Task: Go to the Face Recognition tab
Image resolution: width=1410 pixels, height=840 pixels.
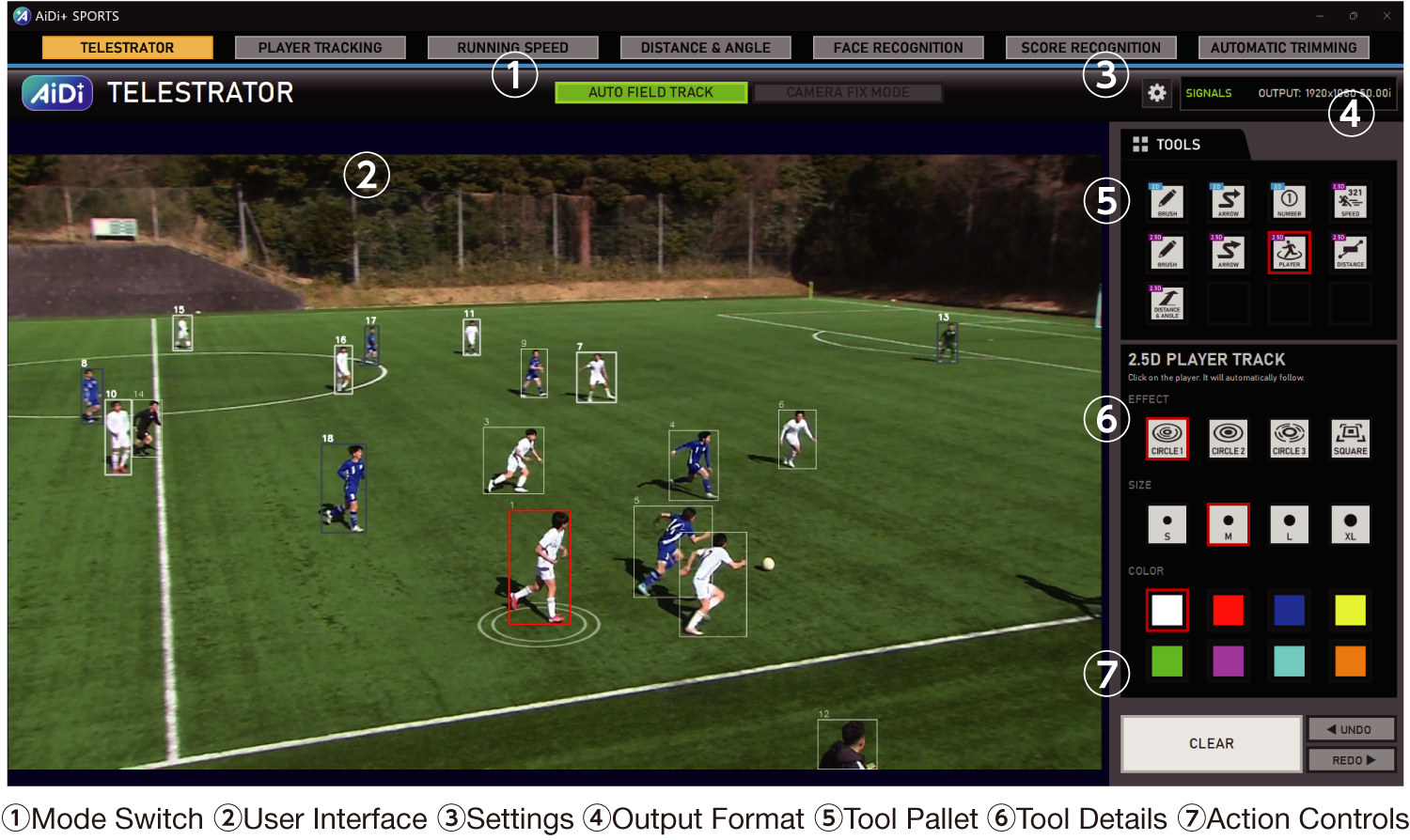Action: click(898, 48)
